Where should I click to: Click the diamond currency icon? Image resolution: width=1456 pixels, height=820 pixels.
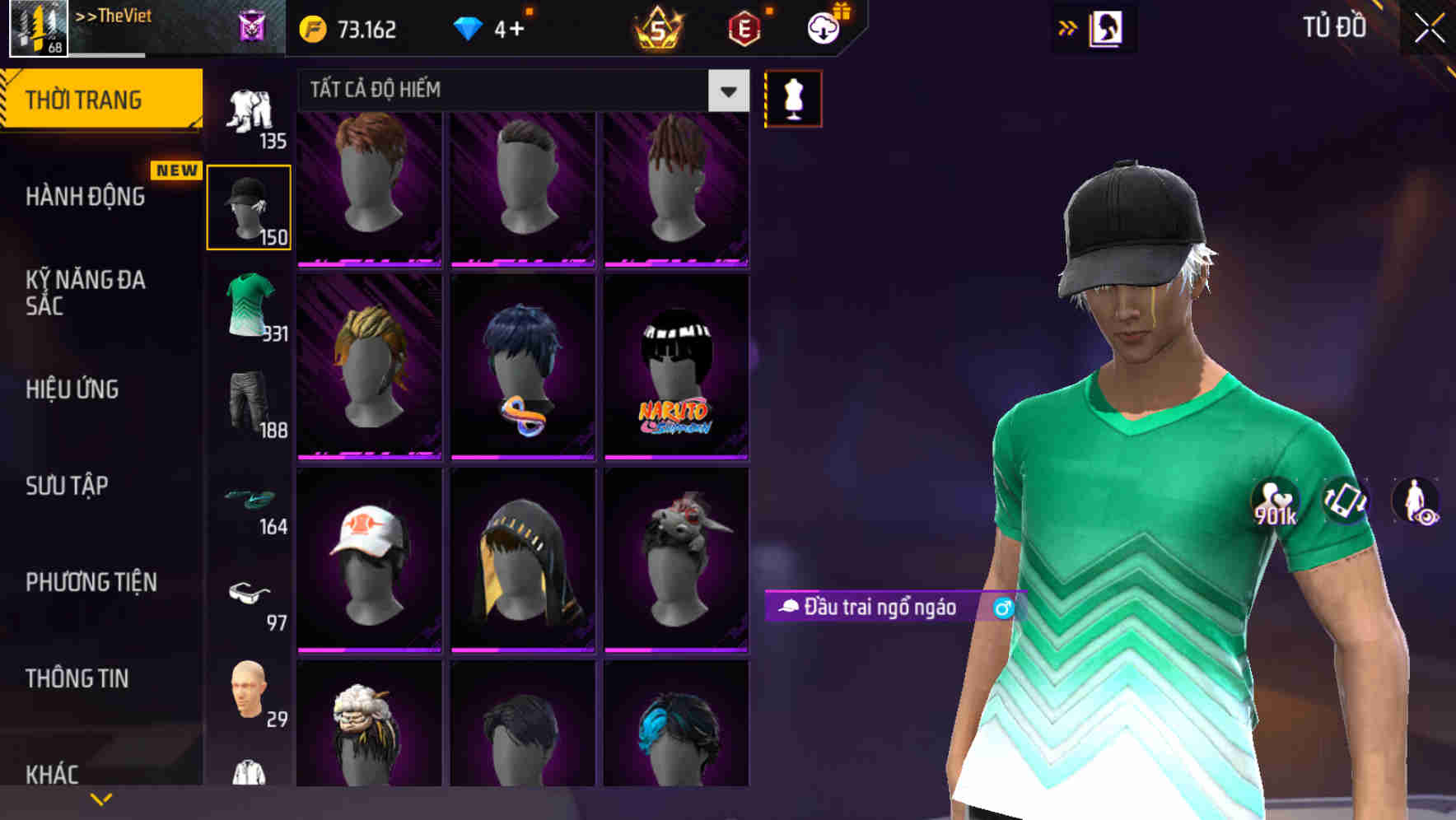(469, 27)
